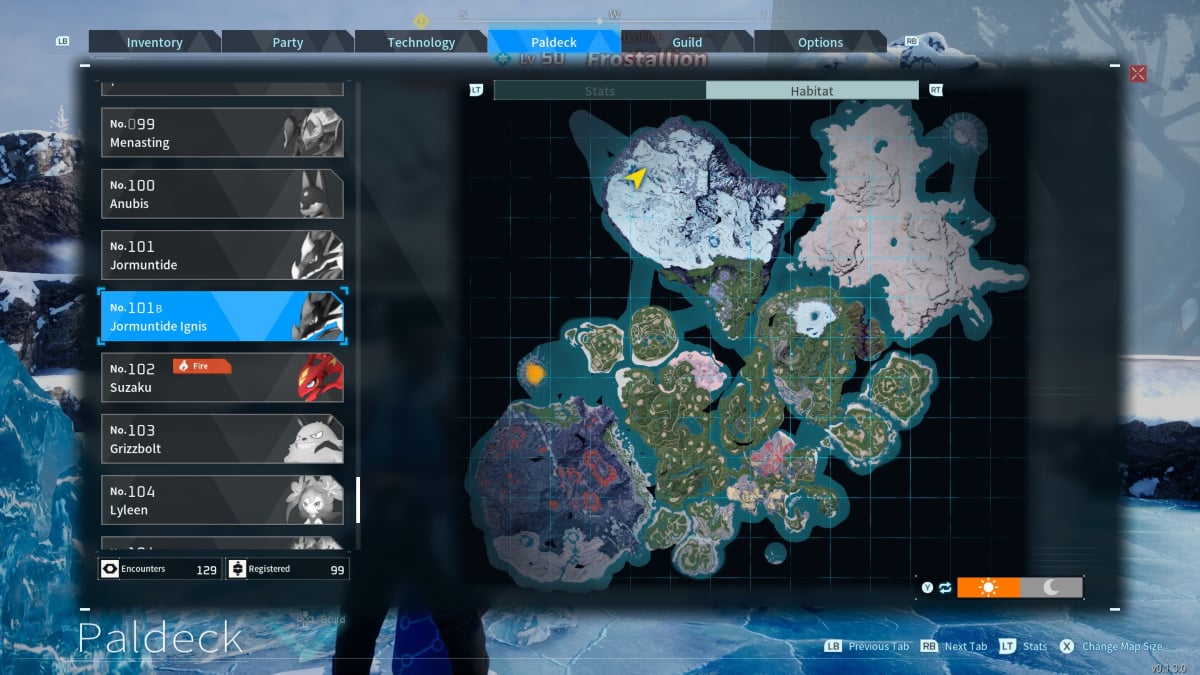Click the yellow player arrow on the map
Image resolution: width=1200 pixels, height=675 pixels.
635,177
